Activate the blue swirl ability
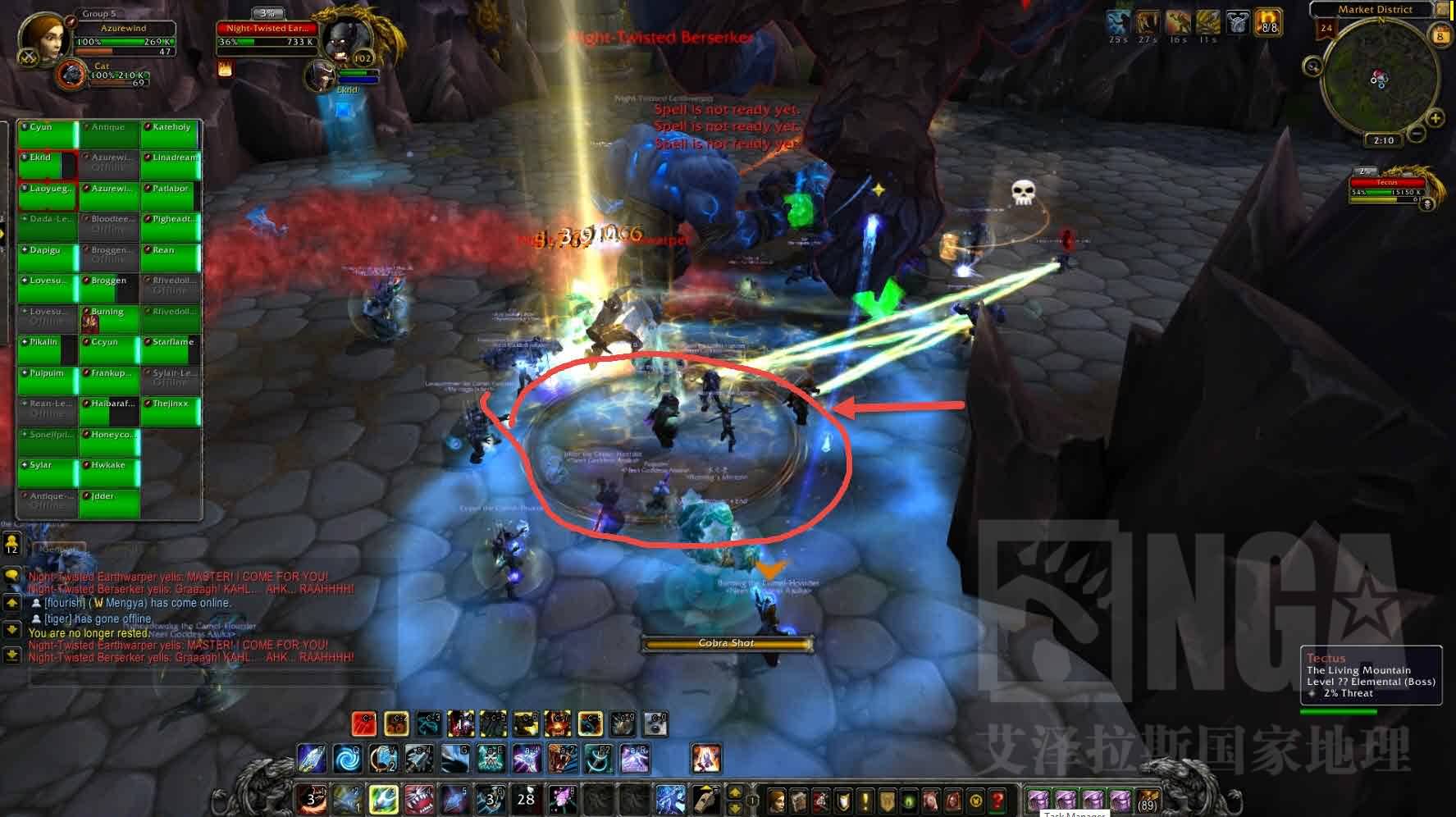Viewport: 1456px width, 817px height. click(347, 759)
